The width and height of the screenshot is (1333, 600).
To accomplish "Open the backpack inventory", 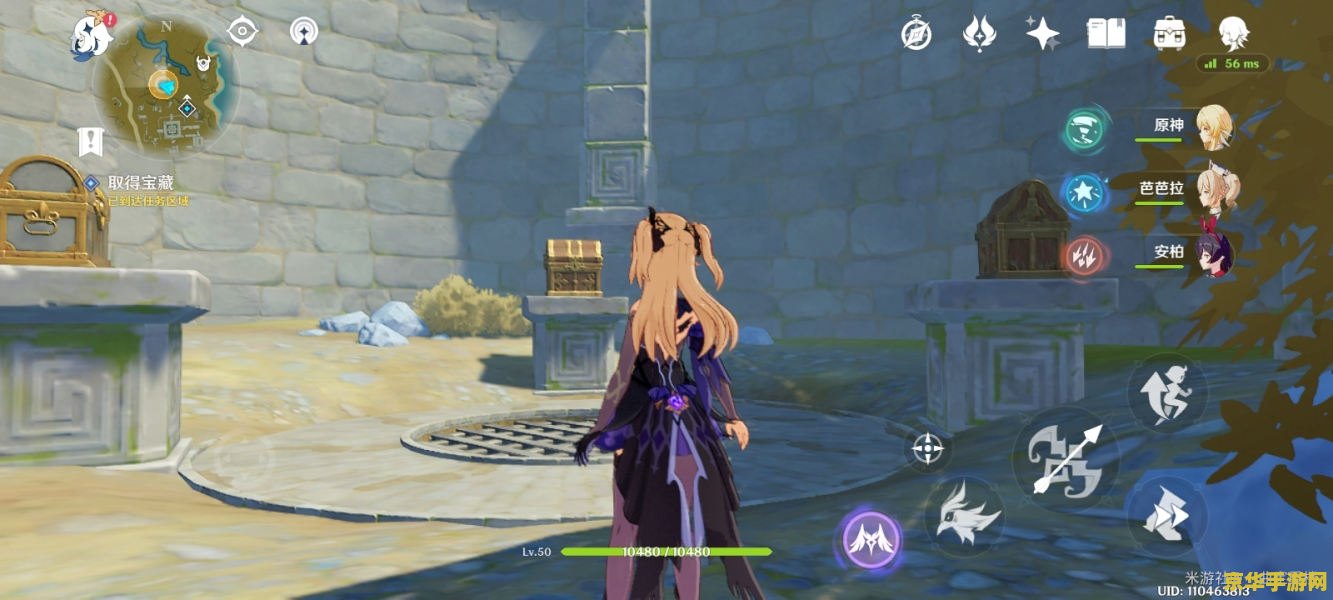I will [1169, 34].
